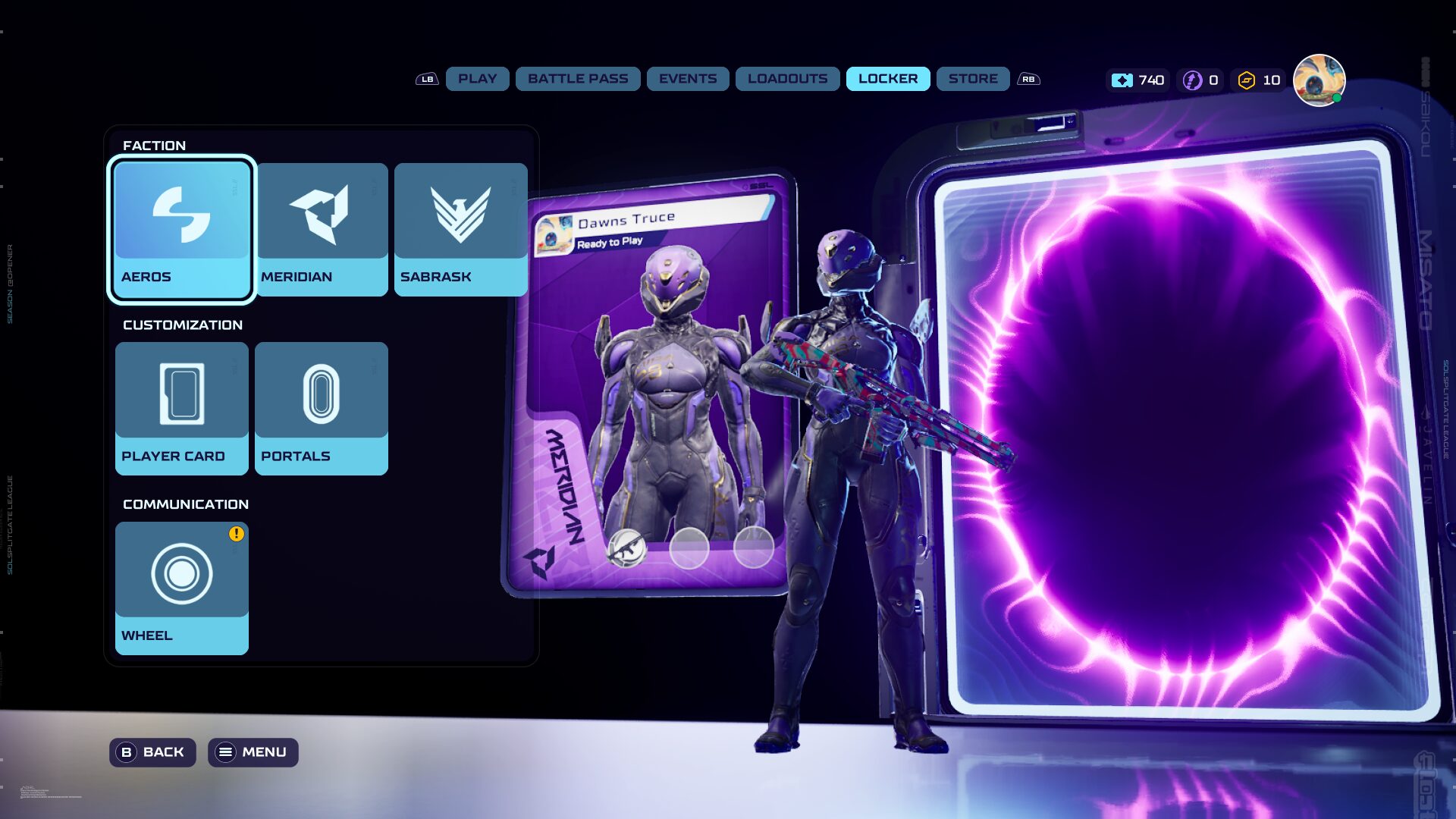Click the gold currency showing 10
The width and height of the screenshot is (1456, 819).
click(x=1259, y=80)
